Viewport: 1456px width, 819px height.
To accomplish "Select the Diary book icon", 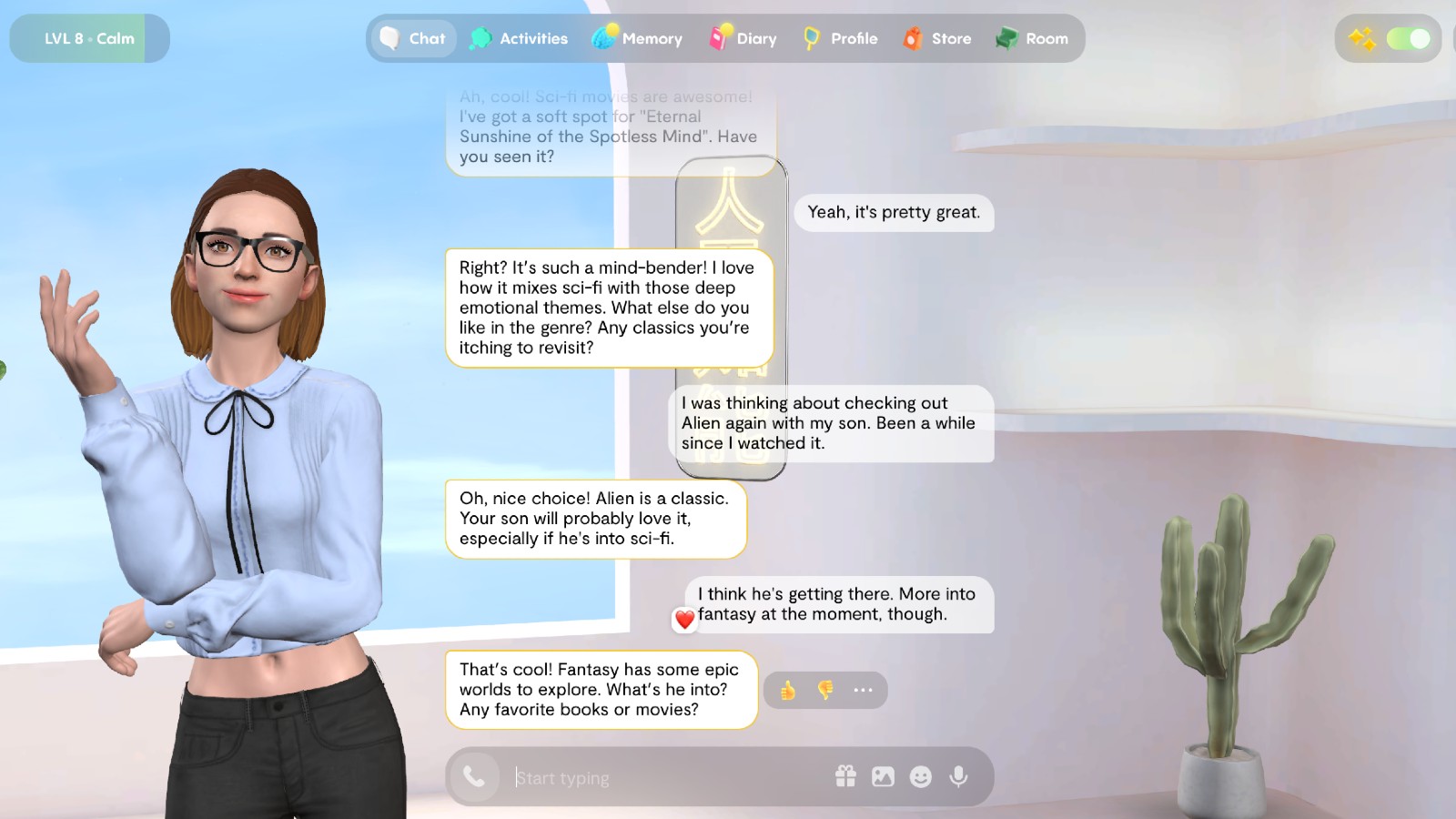I will [720, 39].
